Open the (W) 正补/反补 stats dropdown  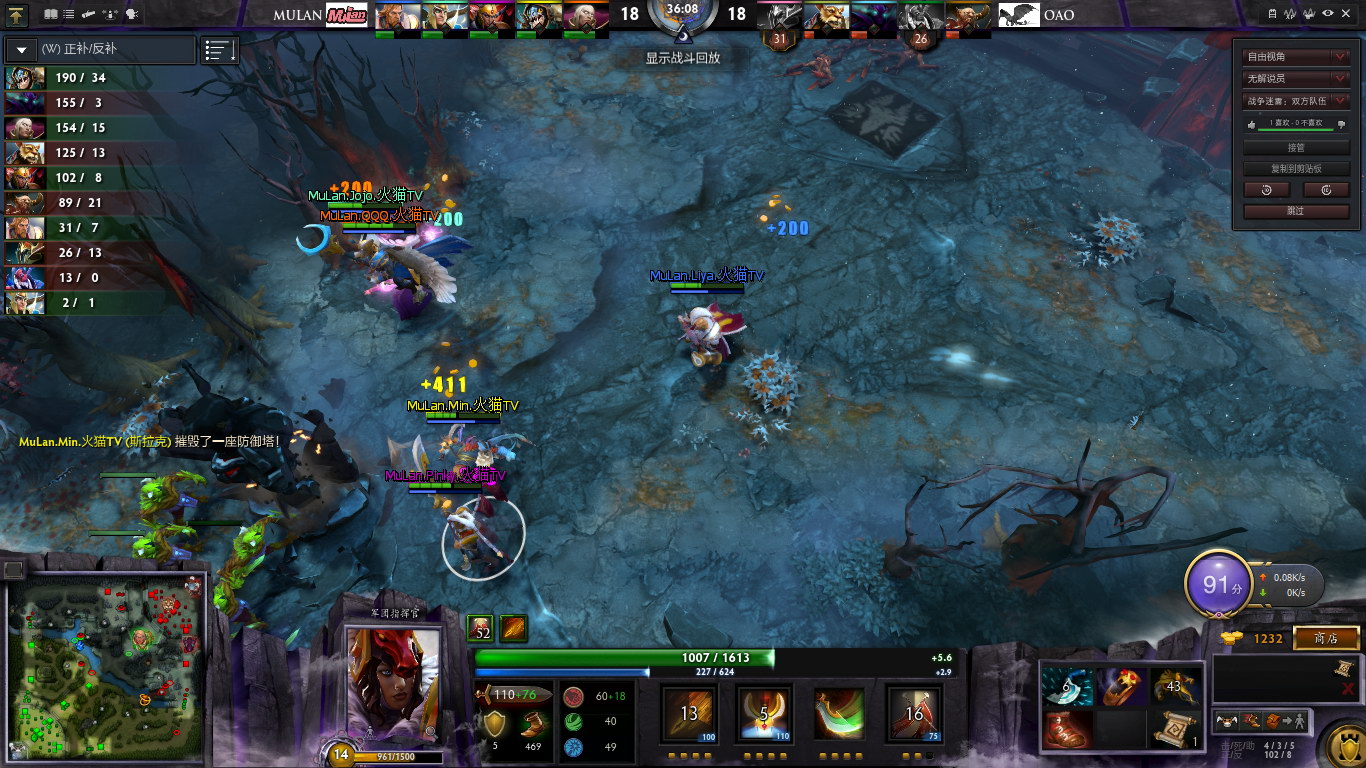click(100, 49)
